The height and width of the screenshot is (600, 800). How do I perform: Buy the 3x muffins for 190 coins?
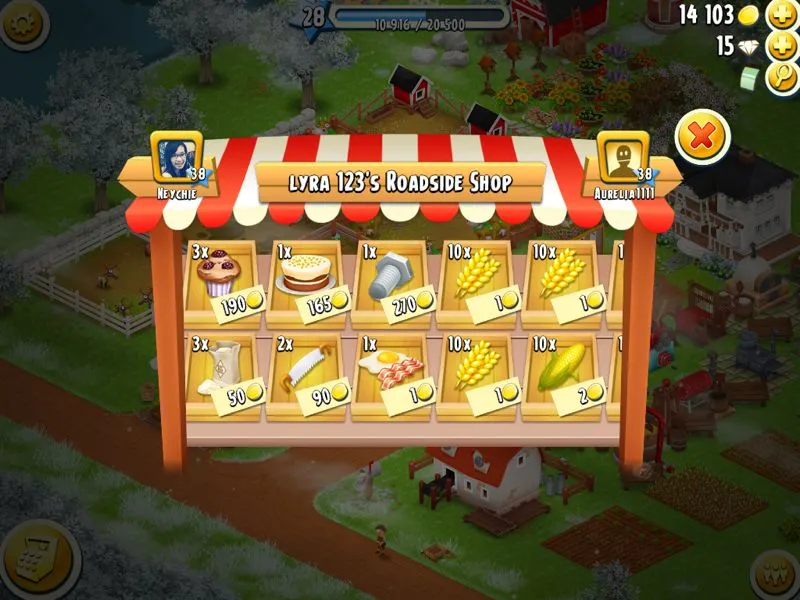coord(222,280)
